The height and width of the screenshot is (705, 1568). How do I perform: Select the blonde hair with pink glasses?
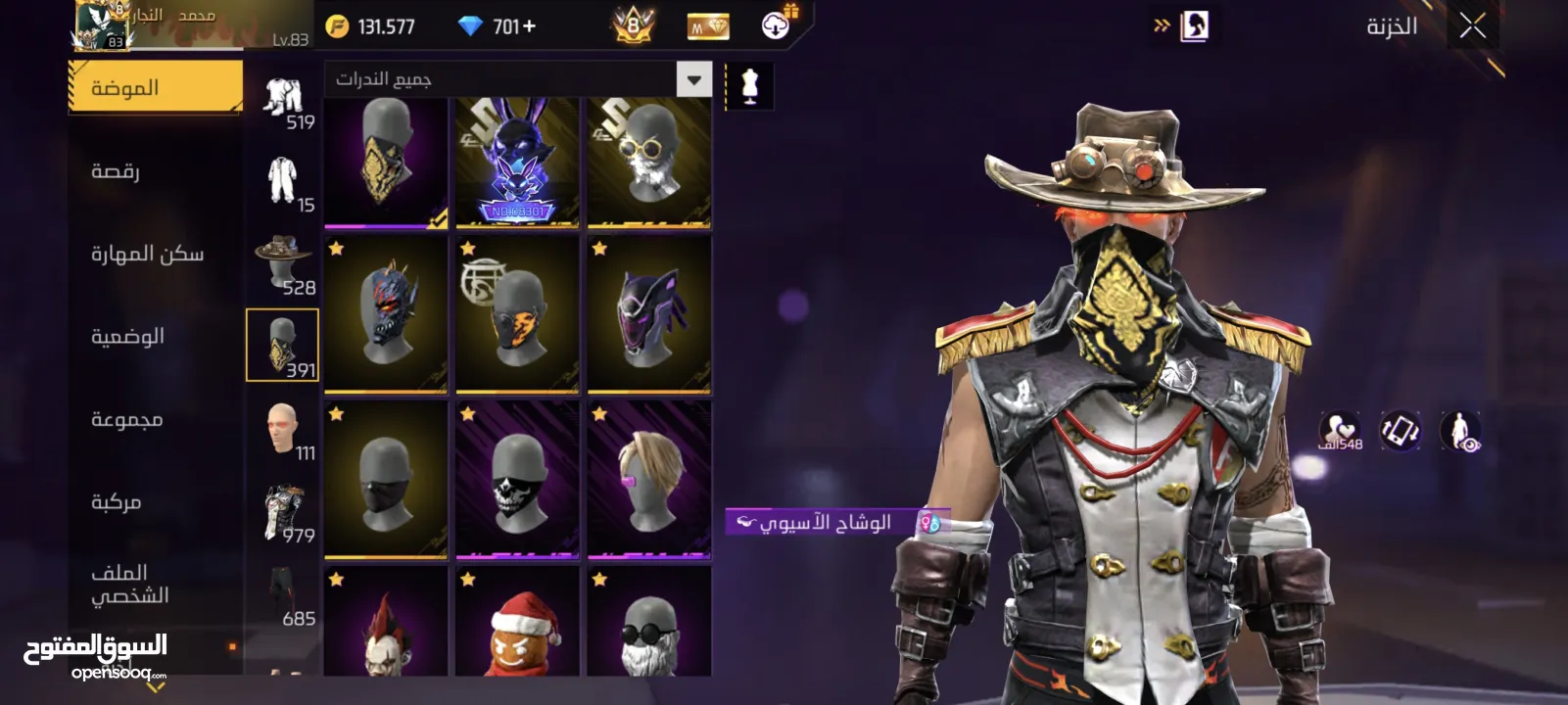[648, 480]
